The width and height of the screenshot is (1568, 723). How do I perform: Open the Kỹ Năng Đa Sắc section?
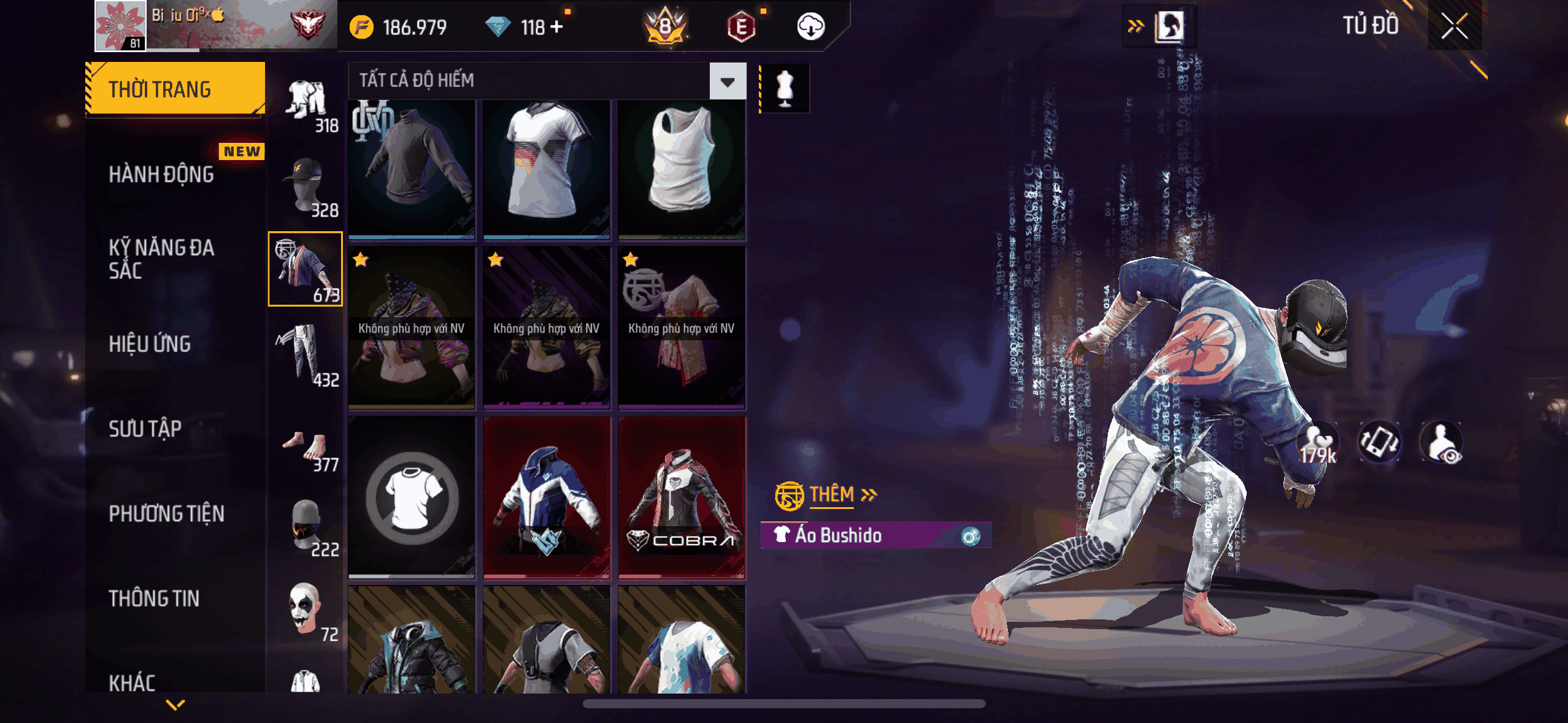click(161, 259)
